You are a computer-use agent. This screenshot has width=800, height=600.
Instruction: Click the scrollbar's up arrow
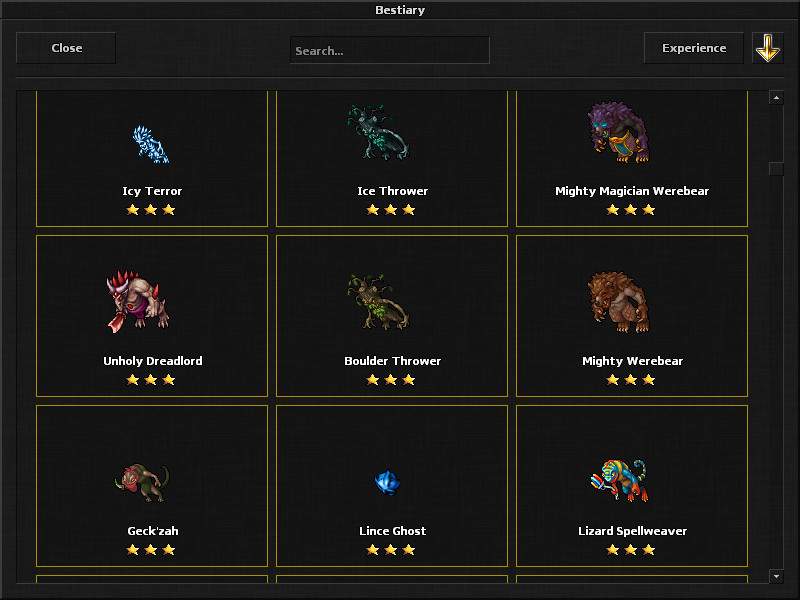click(775, 97)
